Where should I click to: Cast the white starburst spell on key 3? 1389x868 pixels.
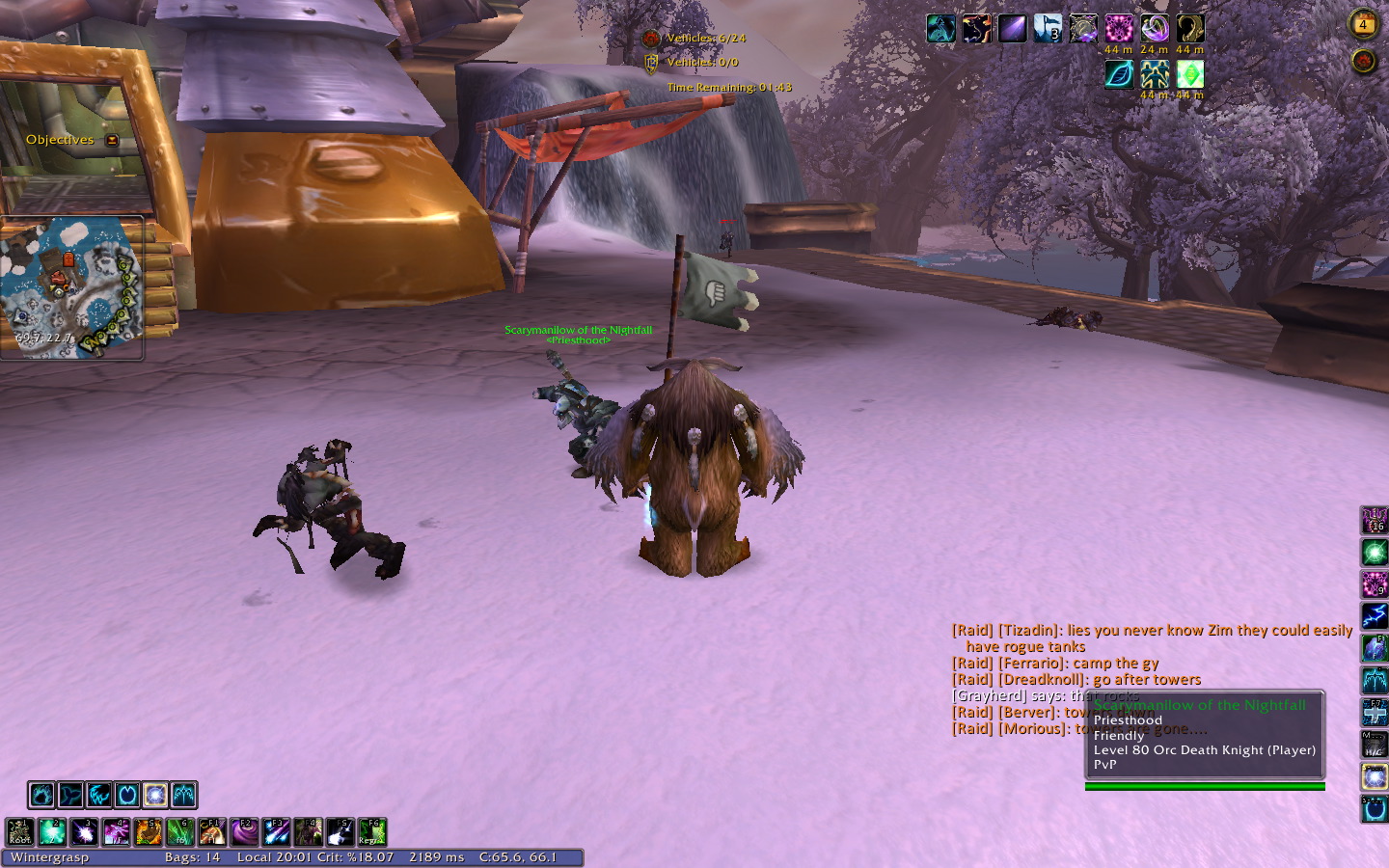[x=84, y=831]
